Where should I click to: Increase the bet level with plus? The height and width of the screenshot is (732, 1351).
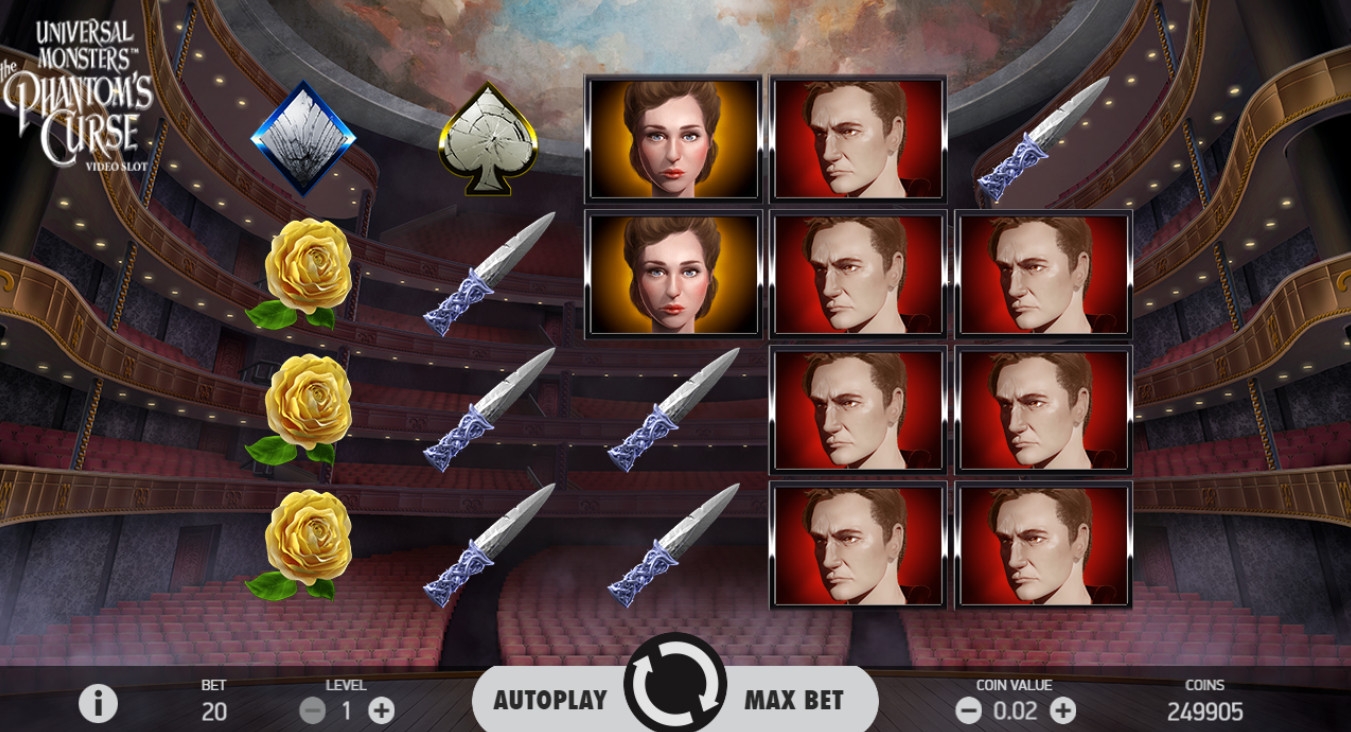(381, 711)
